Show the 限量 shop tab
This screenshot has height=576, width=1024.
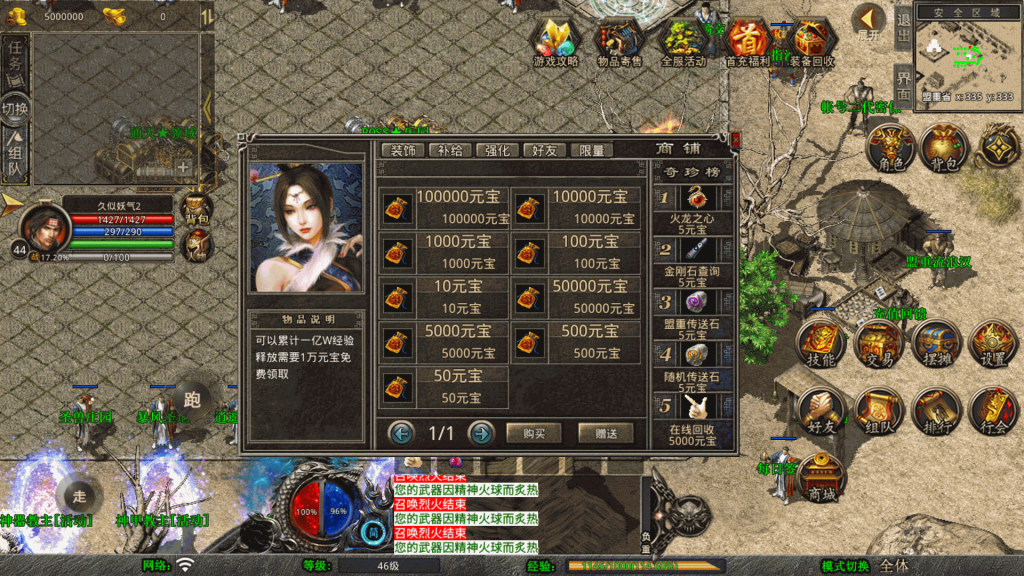(591, 150)
